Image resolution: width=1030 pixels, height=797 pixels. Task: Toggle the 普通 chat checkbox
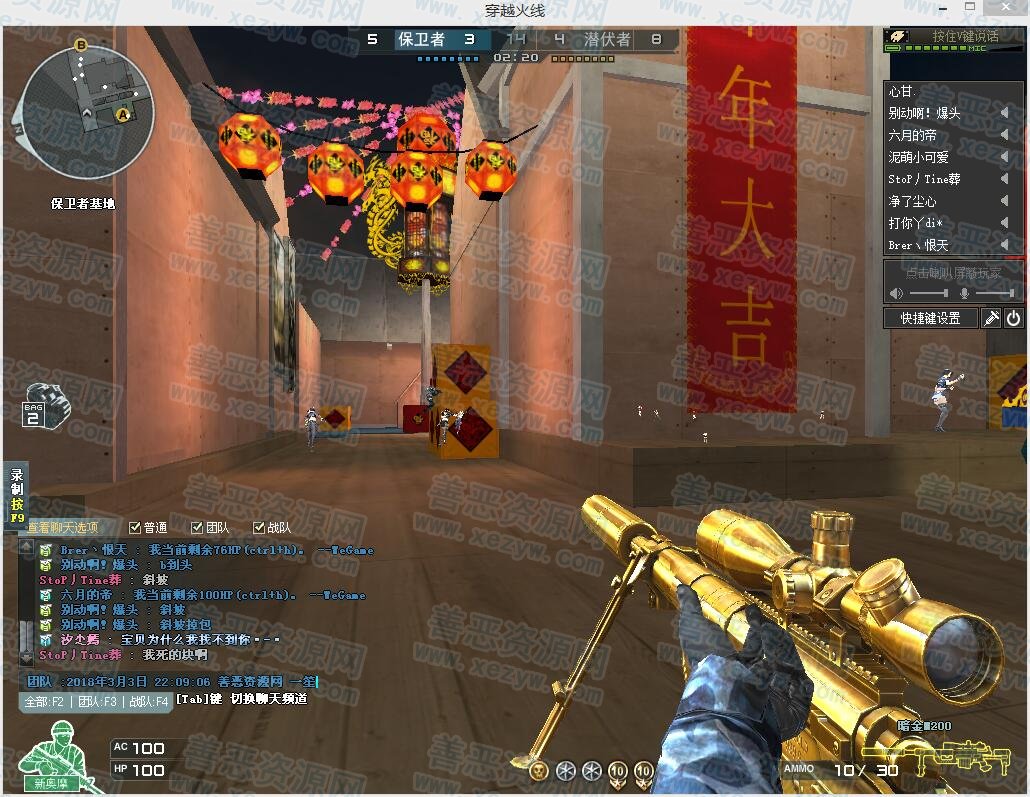tap(136, 527)
